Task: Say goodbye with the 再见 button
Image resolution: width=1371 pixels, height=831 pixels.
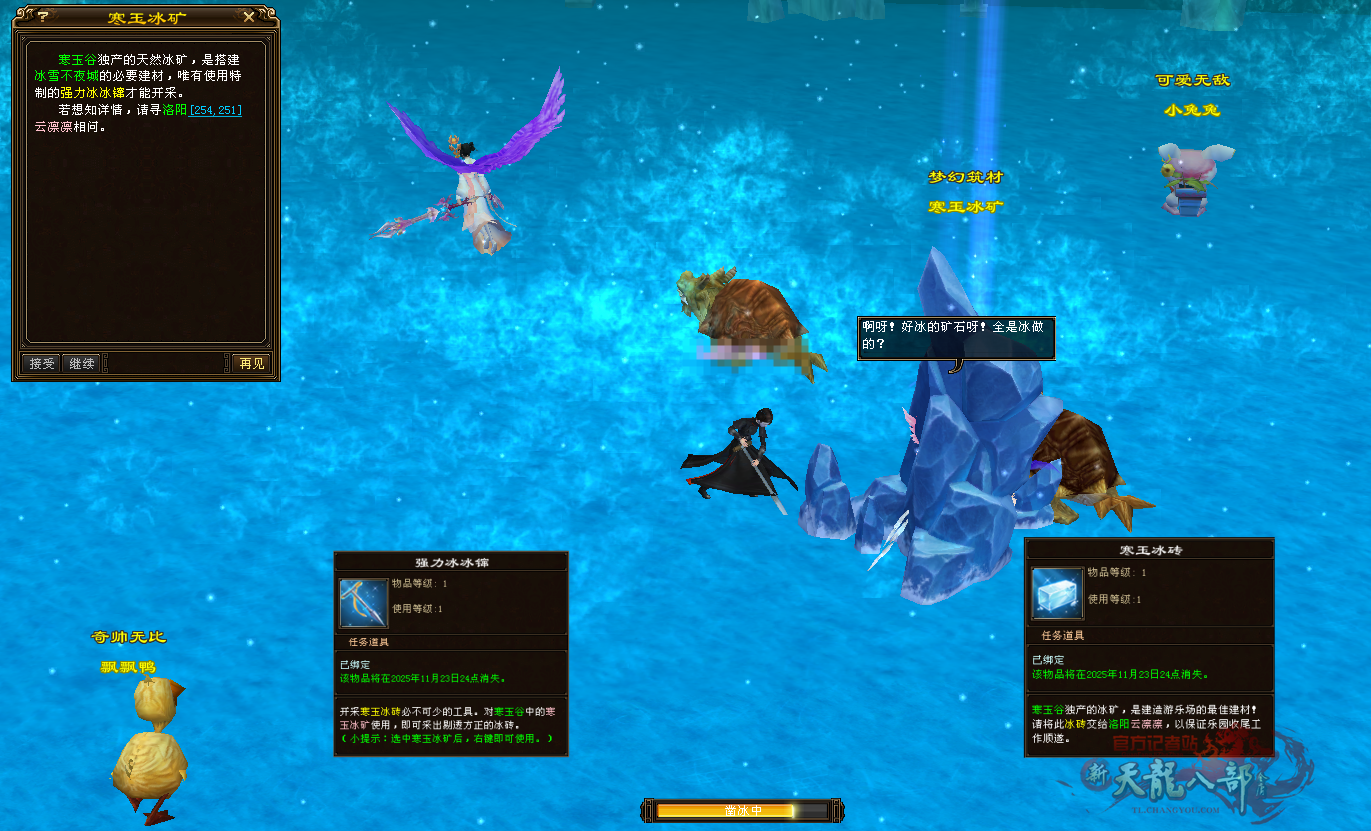Action: click(252, 363)
